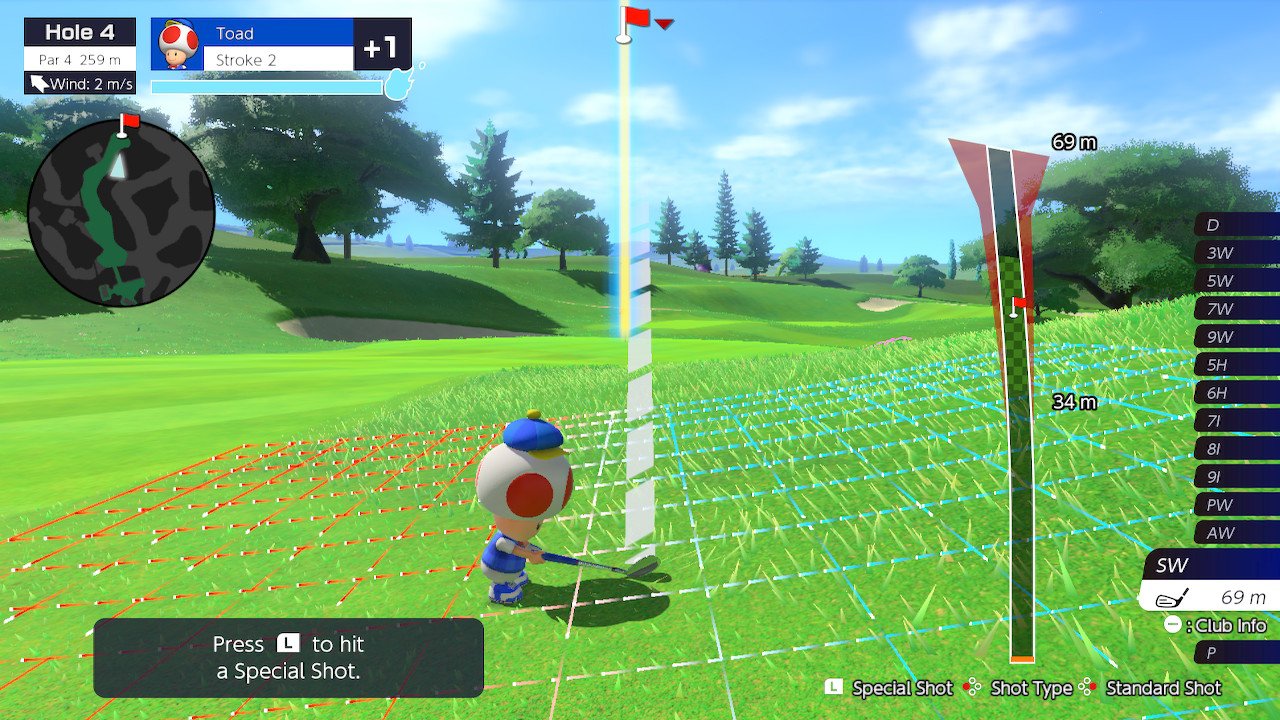
Task: Select the D driver club
Action: click(x=1236, y=225)
